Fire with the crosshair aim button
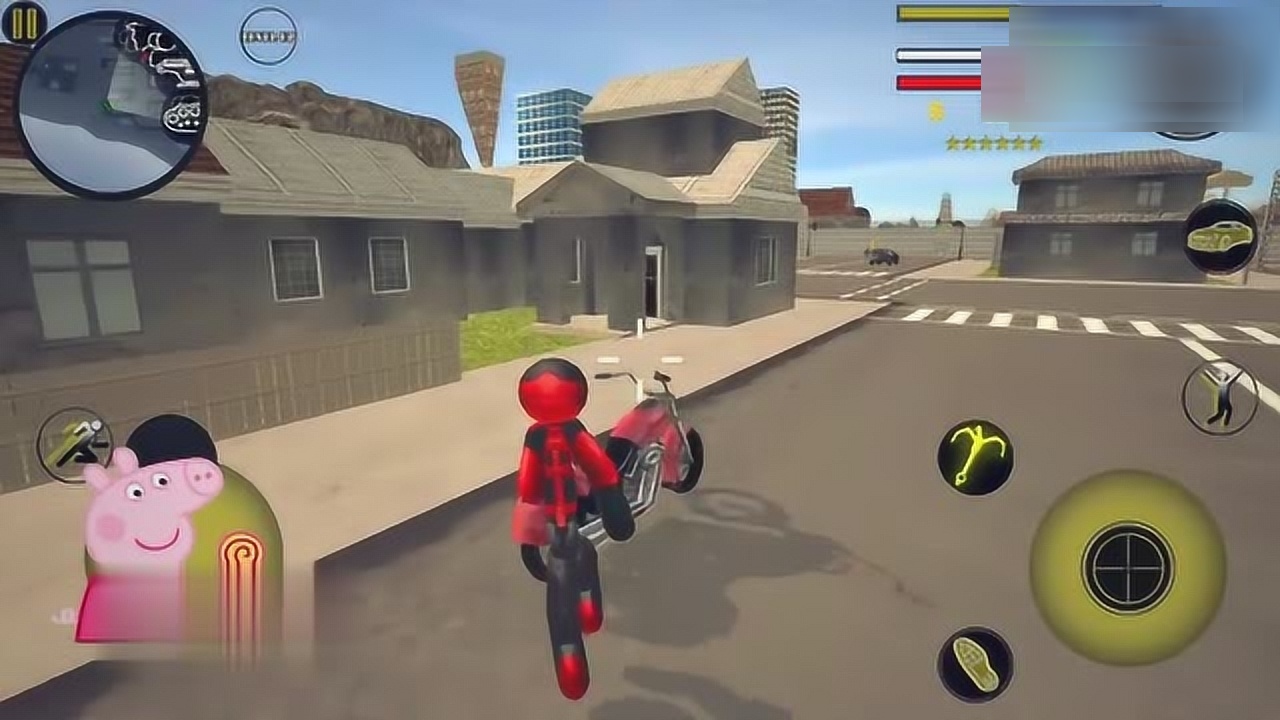This screenshot has width=1280, height=720. (1128, 567)
